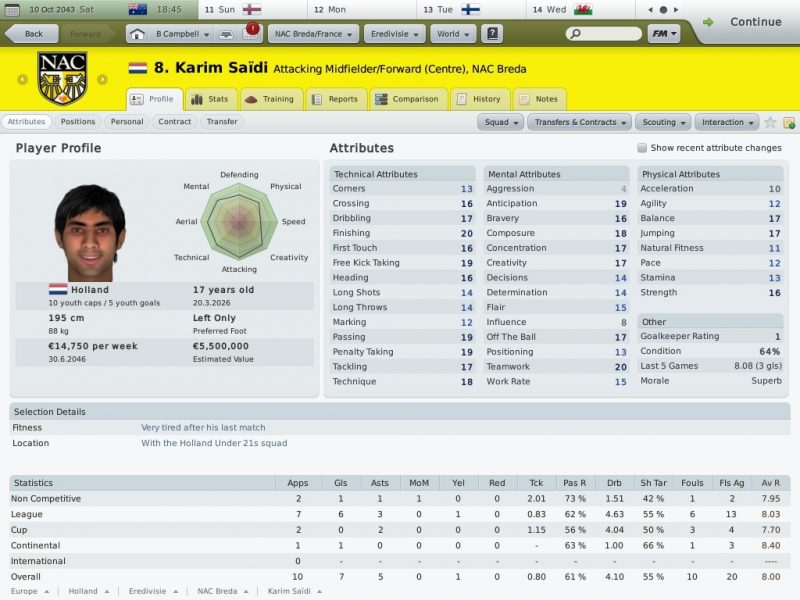Open the B Campbell manager dropdown

pyautogui.click(x=182, y=34)
